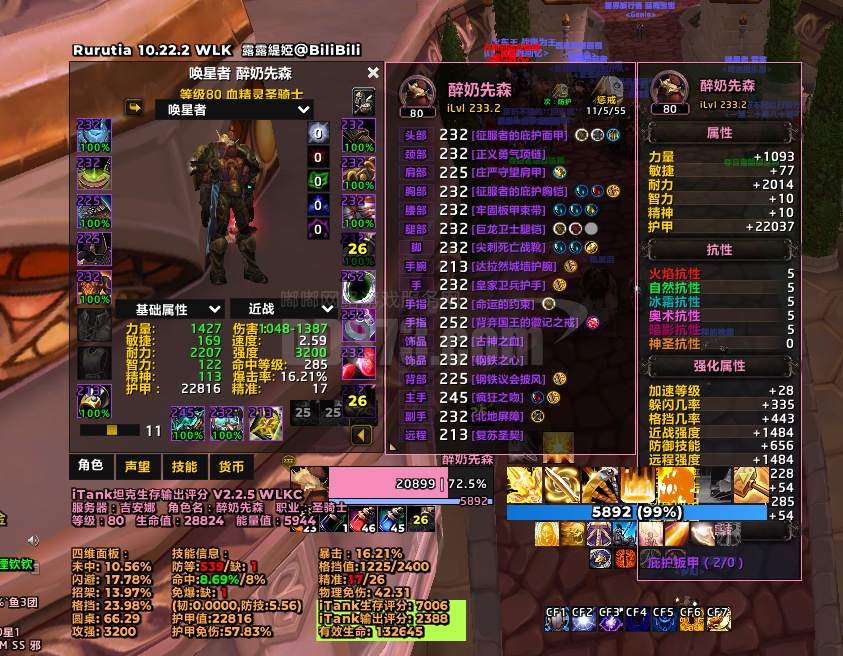
Task: Select the 角色 character tab
Action: pos(90,466)
